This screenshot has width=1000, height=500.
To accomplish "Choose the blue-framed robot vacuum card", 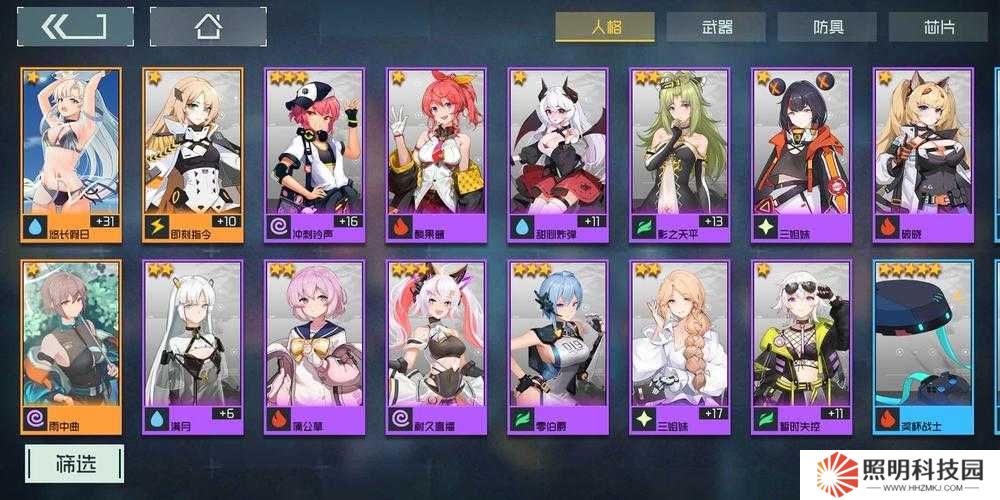I will pos(923,347).
